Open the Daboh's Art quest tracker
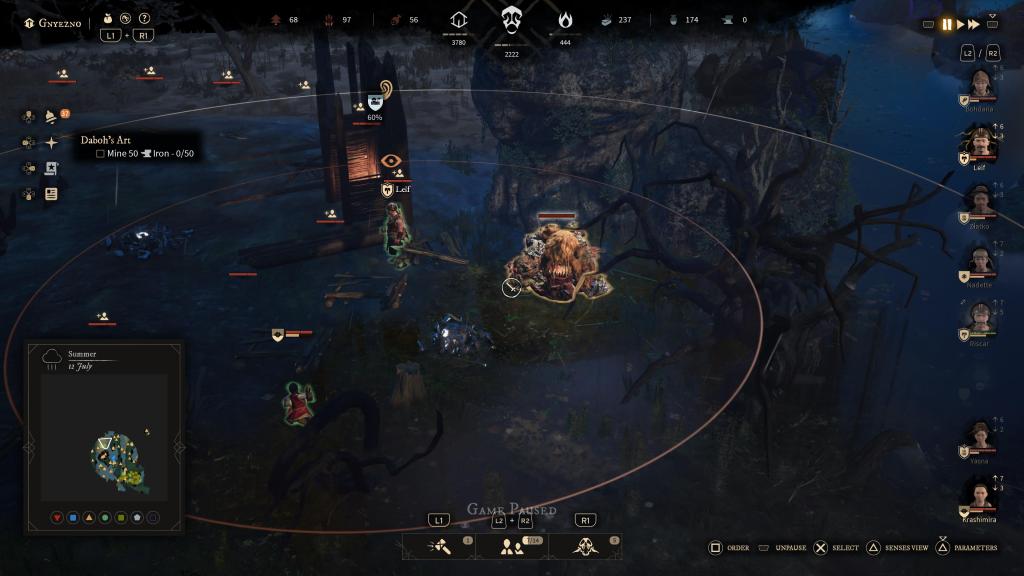The image size is (1024, 576). point(105,140)
